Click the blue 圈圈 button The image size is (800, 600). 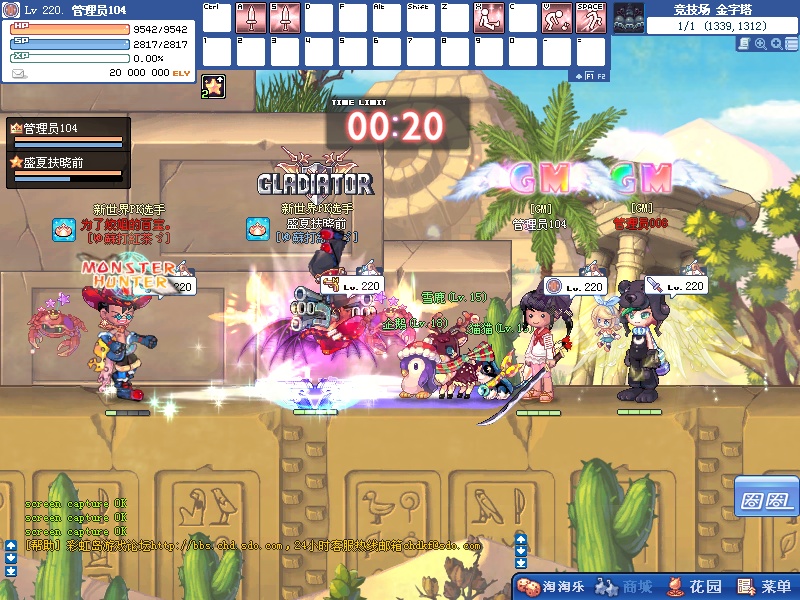tap(765, 497)
